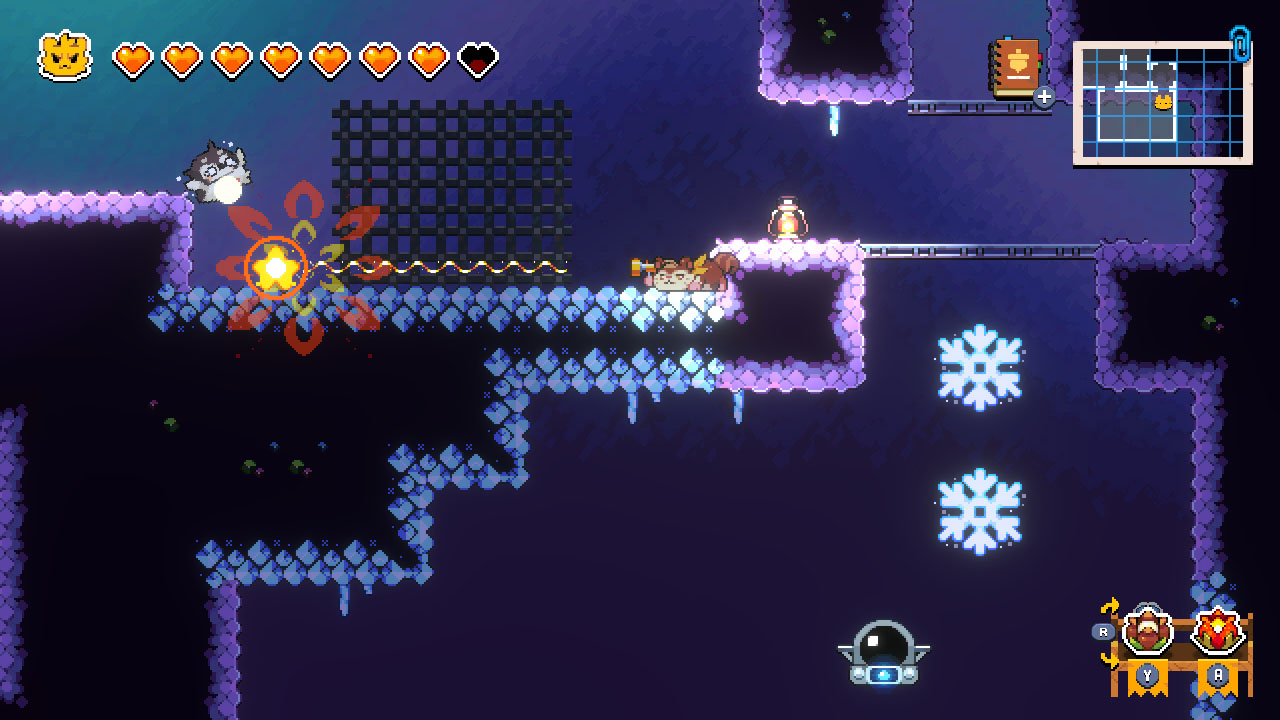Click the plus badge on the journal

tap(1044, 99)
